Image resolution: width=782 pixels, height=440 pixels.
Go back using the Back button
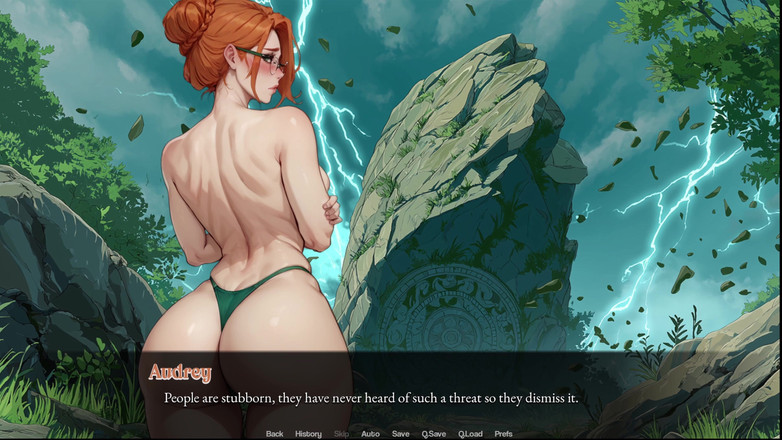click(274, 434)
